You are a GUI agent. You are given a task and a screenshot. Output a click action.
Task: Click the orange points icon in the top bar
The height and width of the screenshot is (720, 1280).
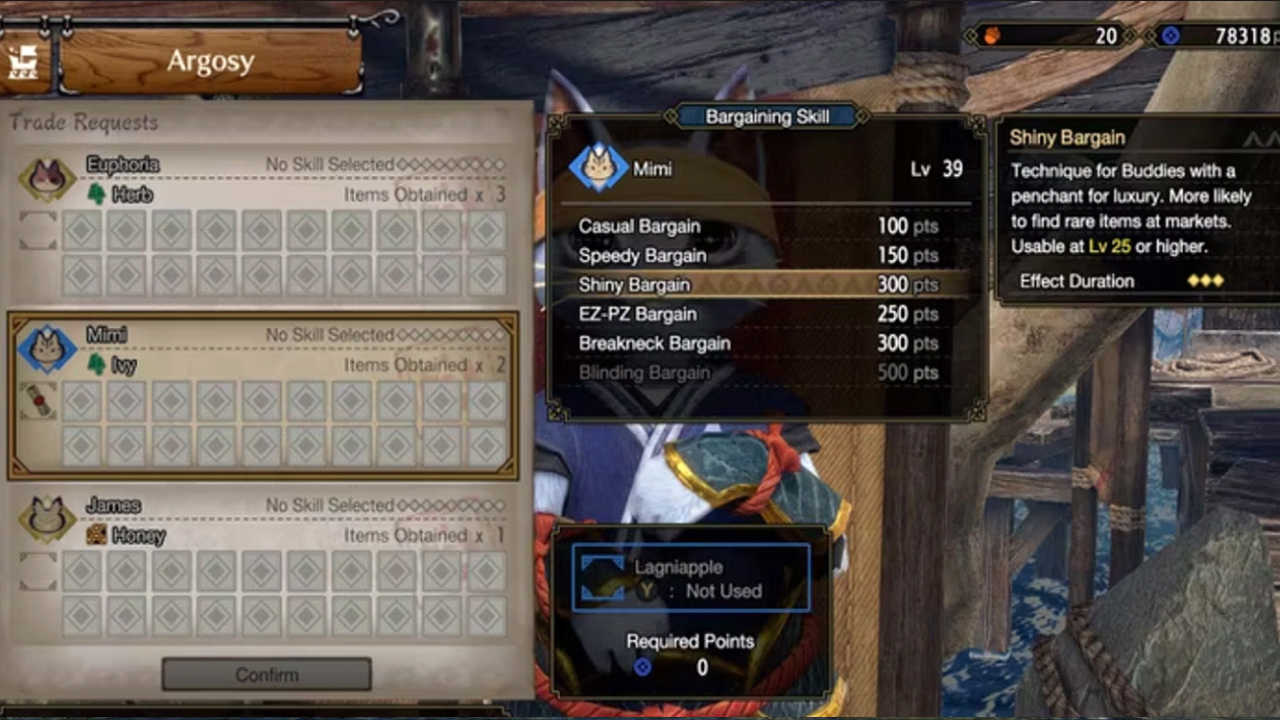click(x=991, y=36)
